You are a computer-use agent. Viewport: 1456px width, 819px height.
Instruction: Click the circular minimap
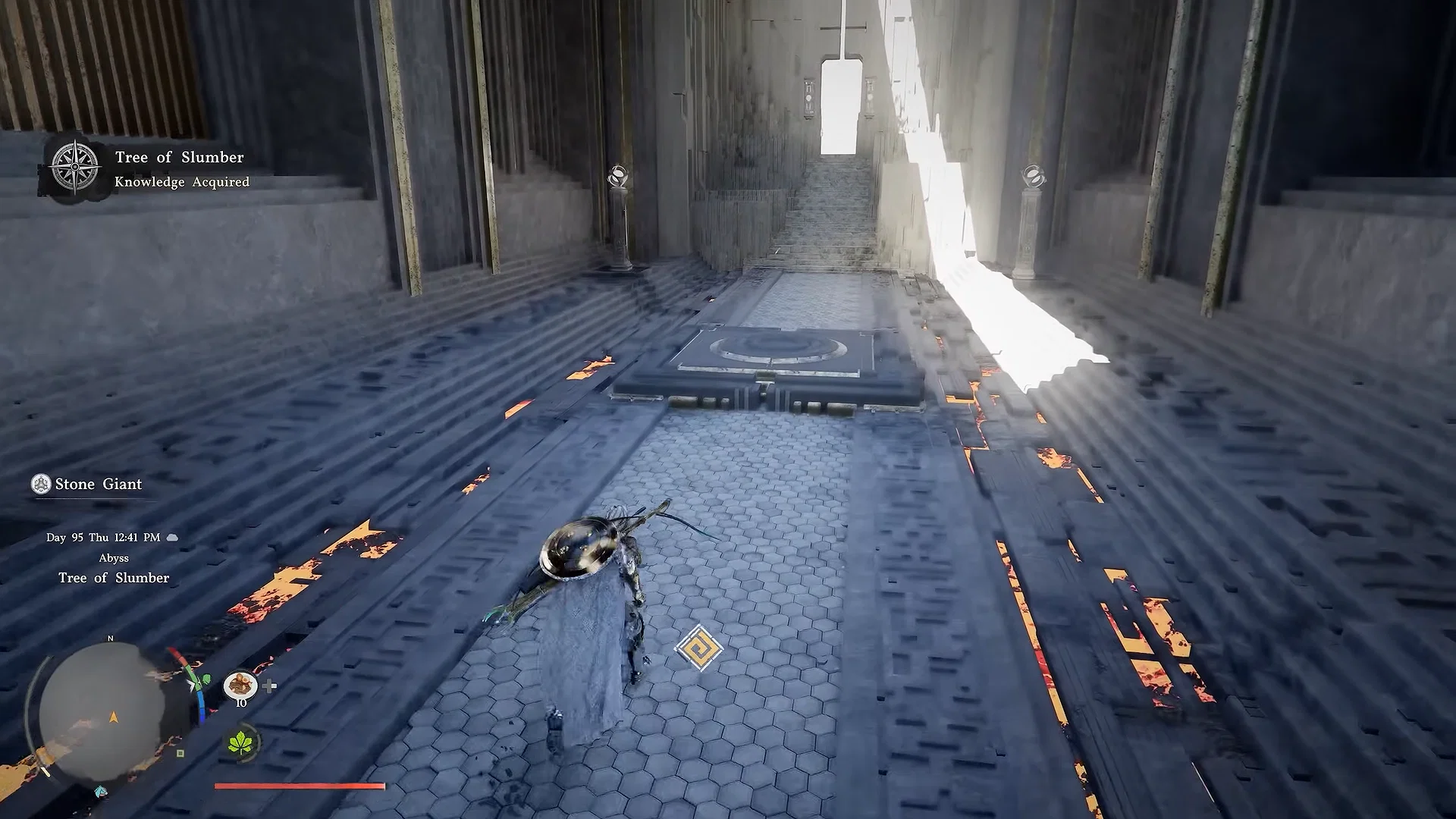112,713
